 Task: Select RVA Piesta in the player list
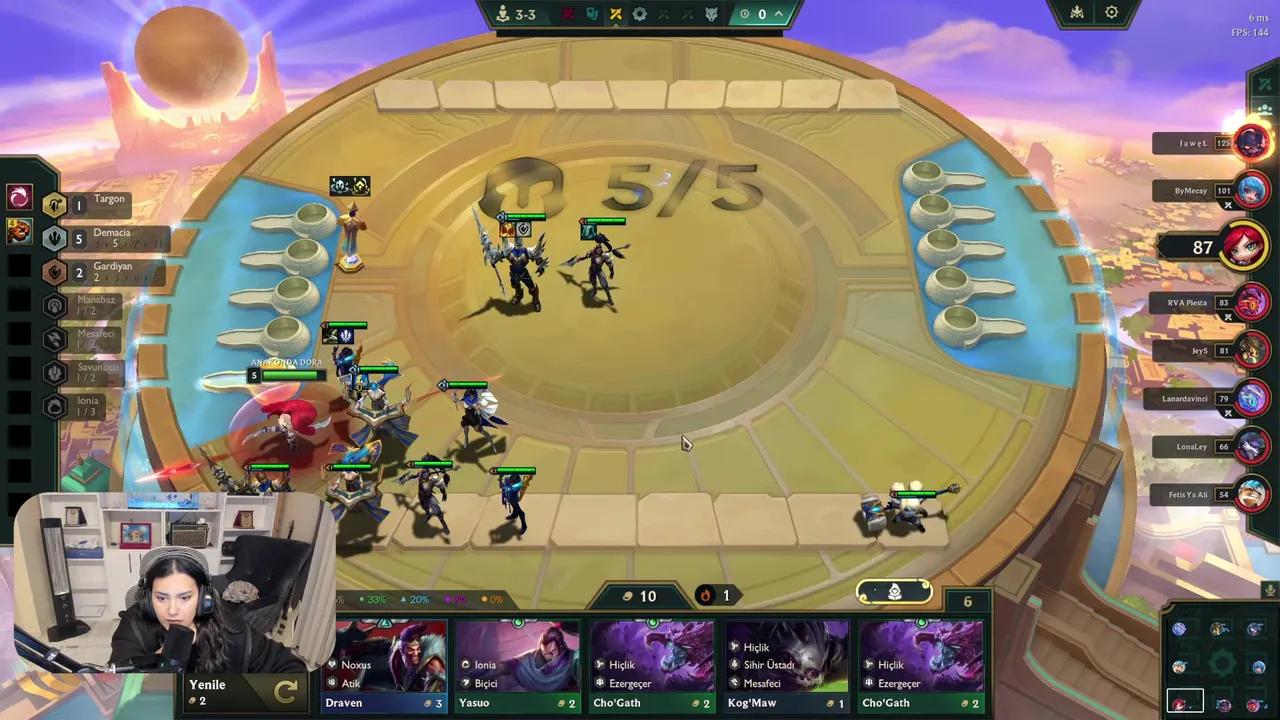click(x=1250, y=302)
